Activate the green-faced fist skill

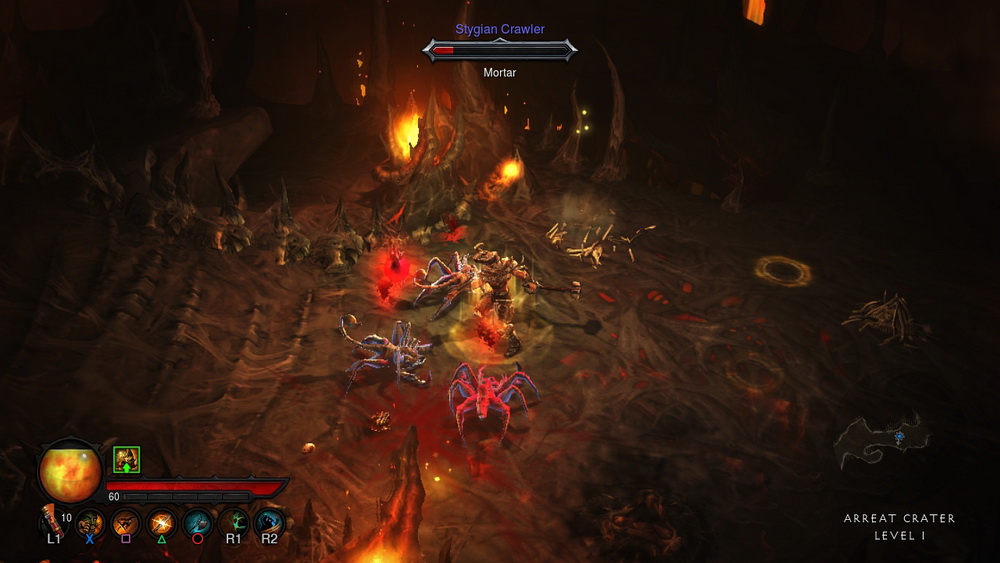(90, 522)
